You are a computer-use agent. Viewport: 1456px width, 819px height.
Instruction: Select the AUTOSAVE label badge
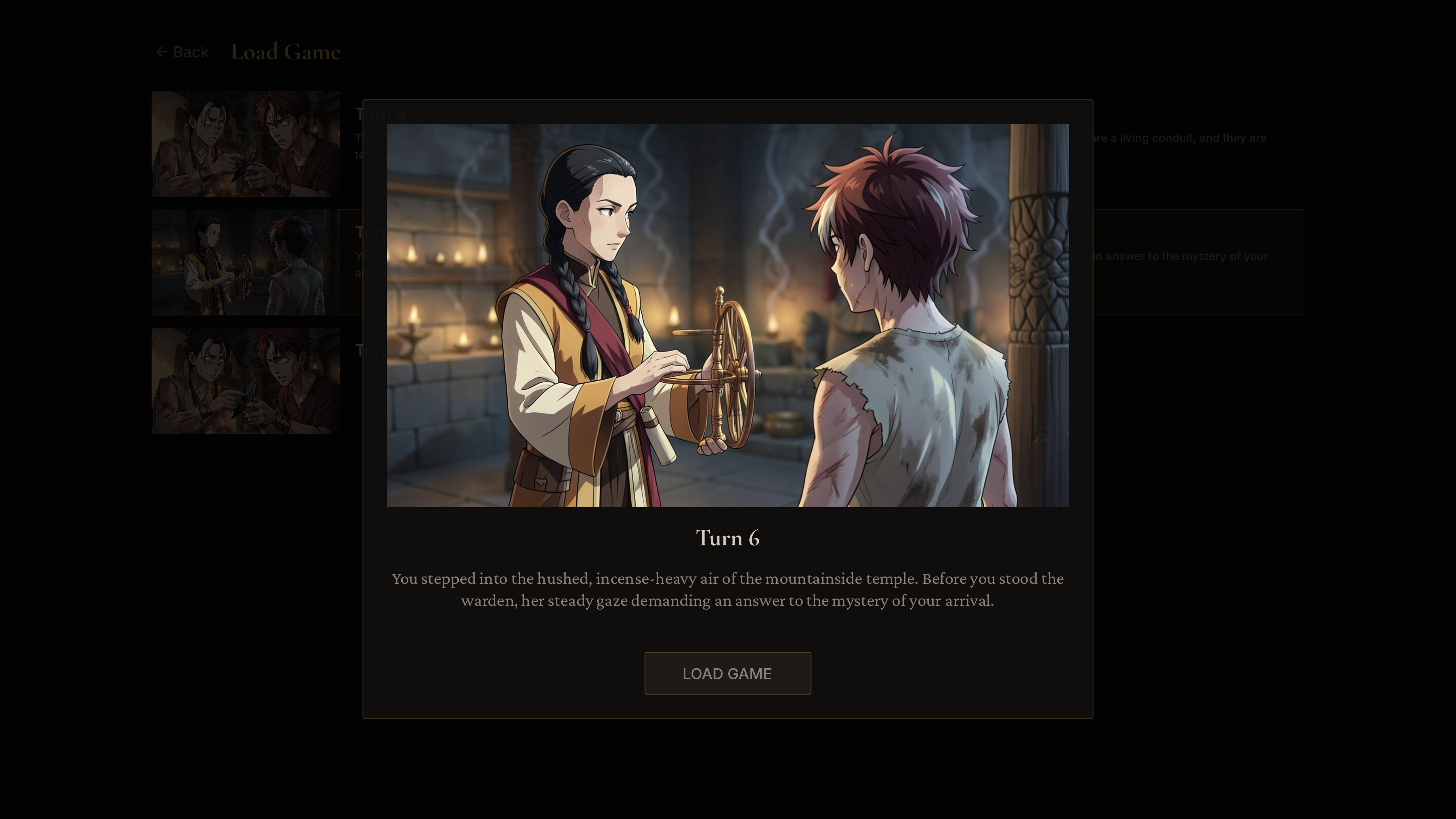click(446, 113)
